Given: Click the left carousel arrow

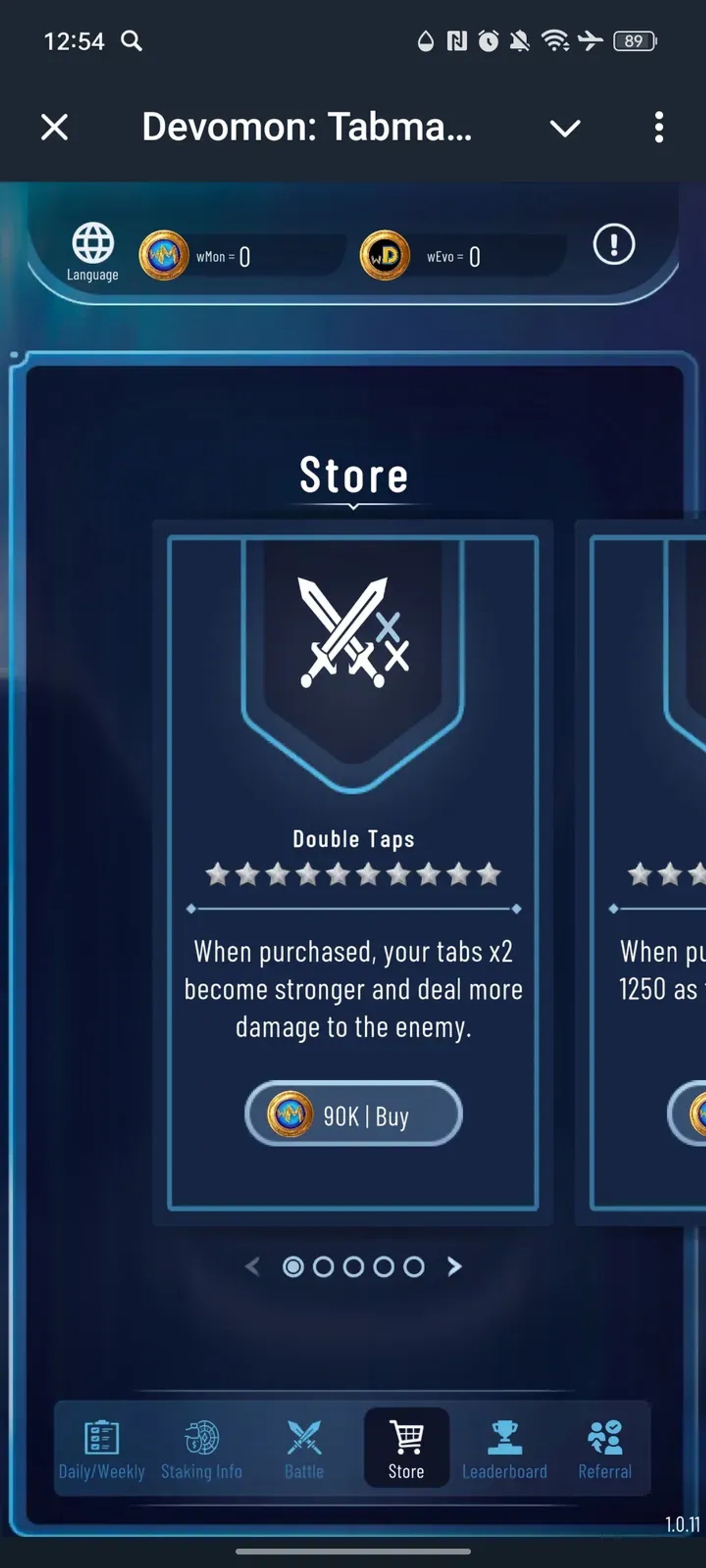Looking at the screenshot, I should 252,1267.
